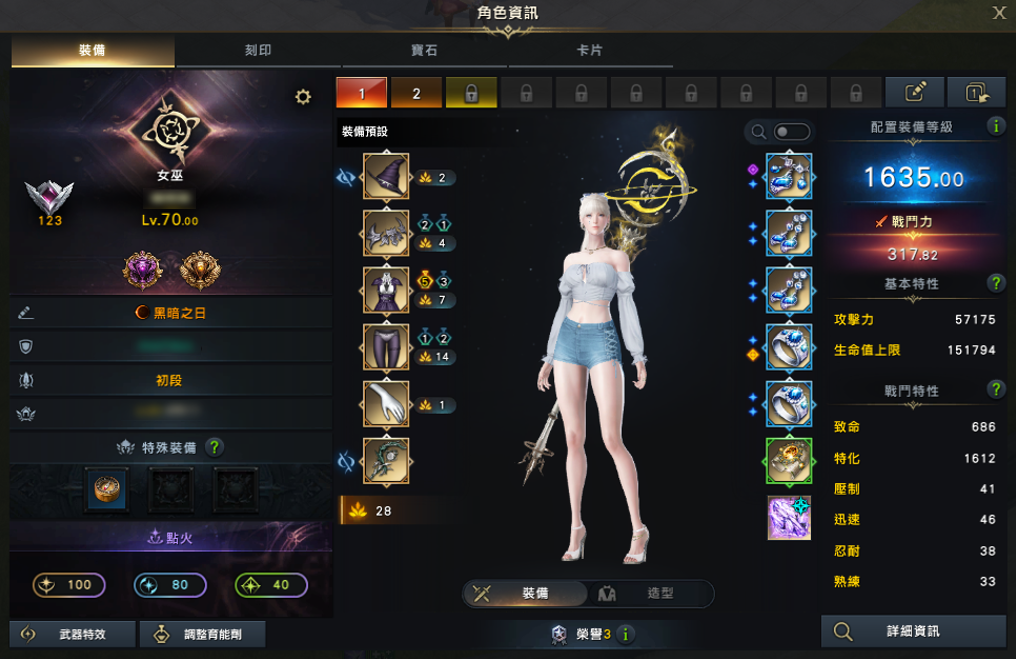Select the witch hat equipment slot
Viewport: 1016px width, 659px height.
coord(386,177)
